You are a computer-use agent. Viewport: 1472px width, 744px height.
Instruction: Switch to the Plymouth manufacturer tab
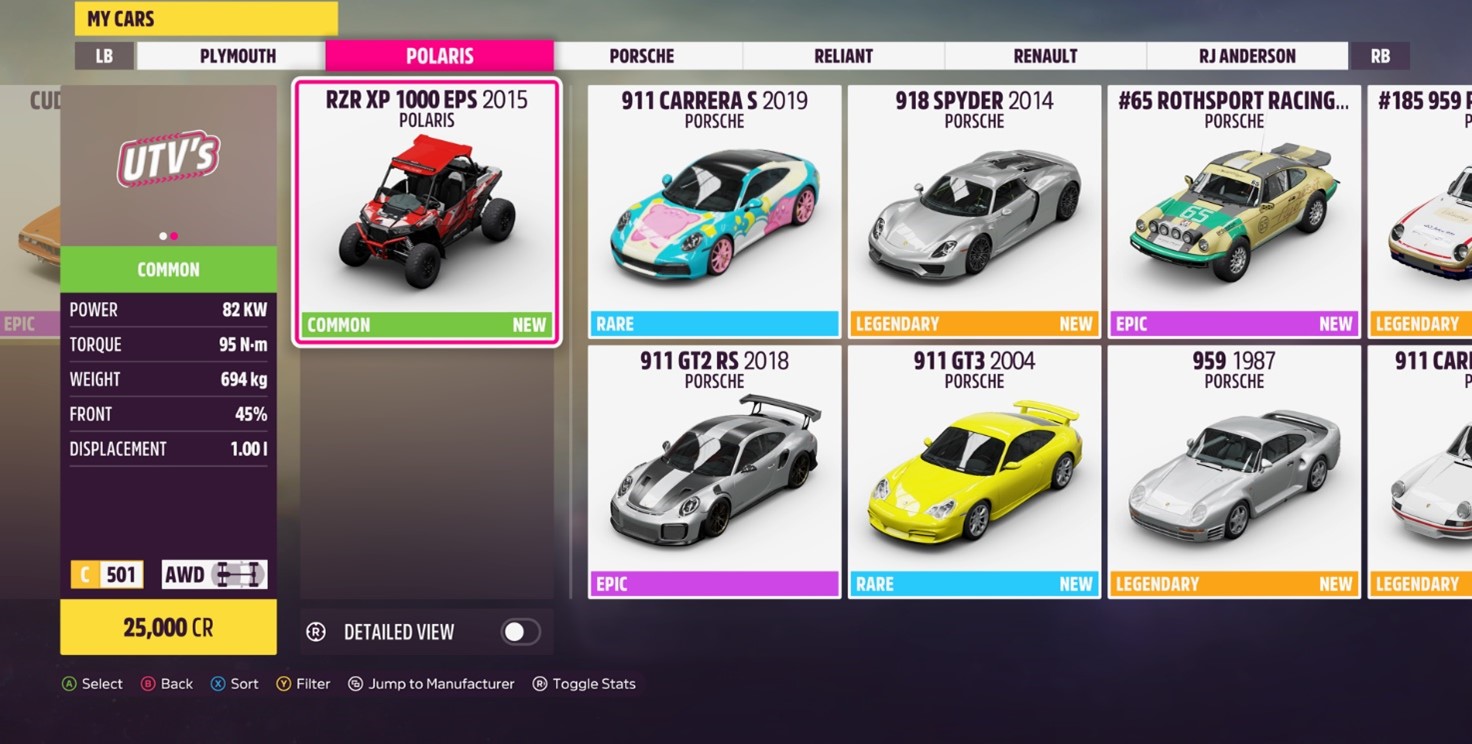pos(237,56)
